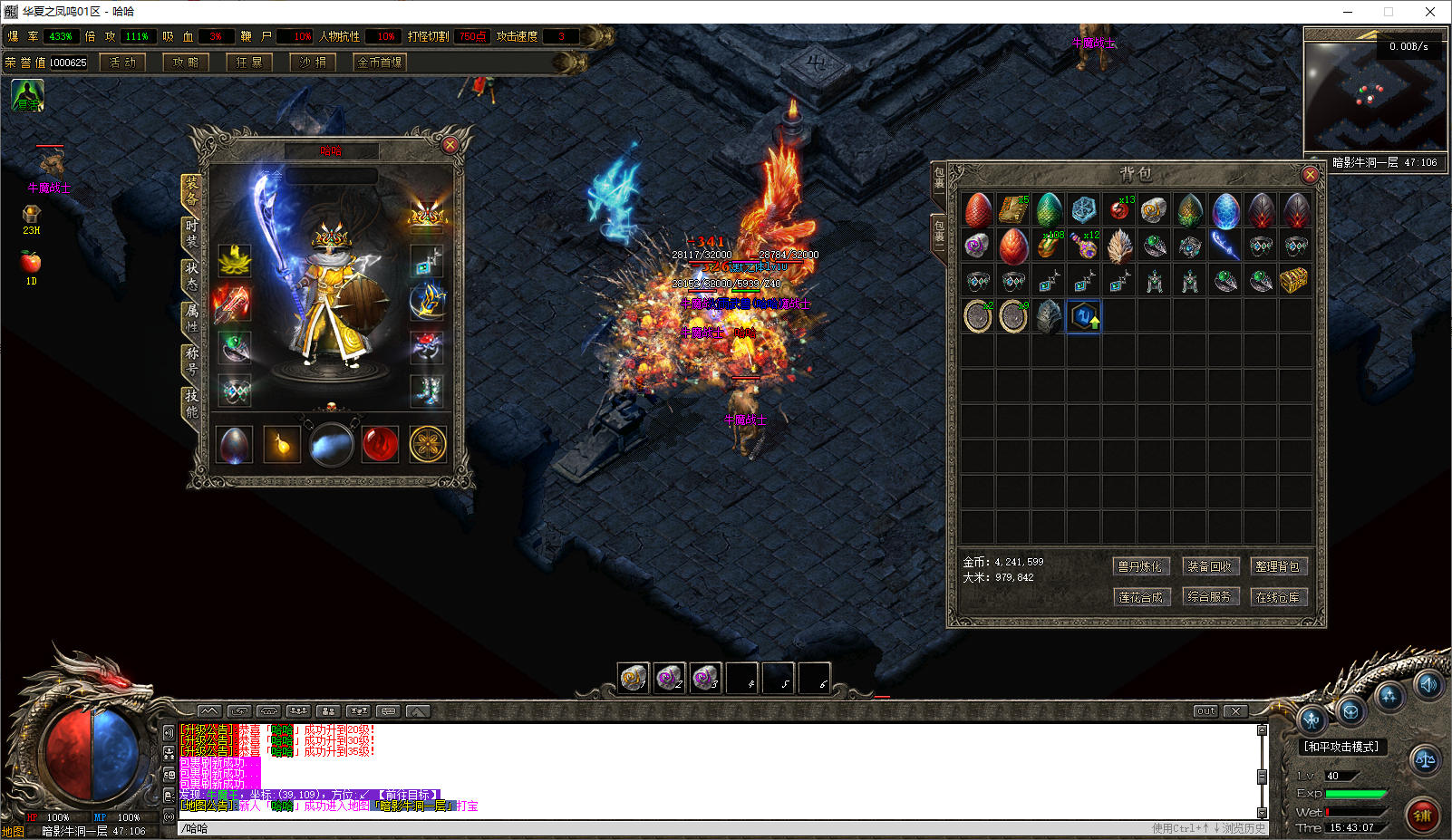The width and height of the screenshot is (1452, 840).
Task: Toggle the 和平攻击模式 attack mode
Action: pyautogui.click(x=1341, y=747)
